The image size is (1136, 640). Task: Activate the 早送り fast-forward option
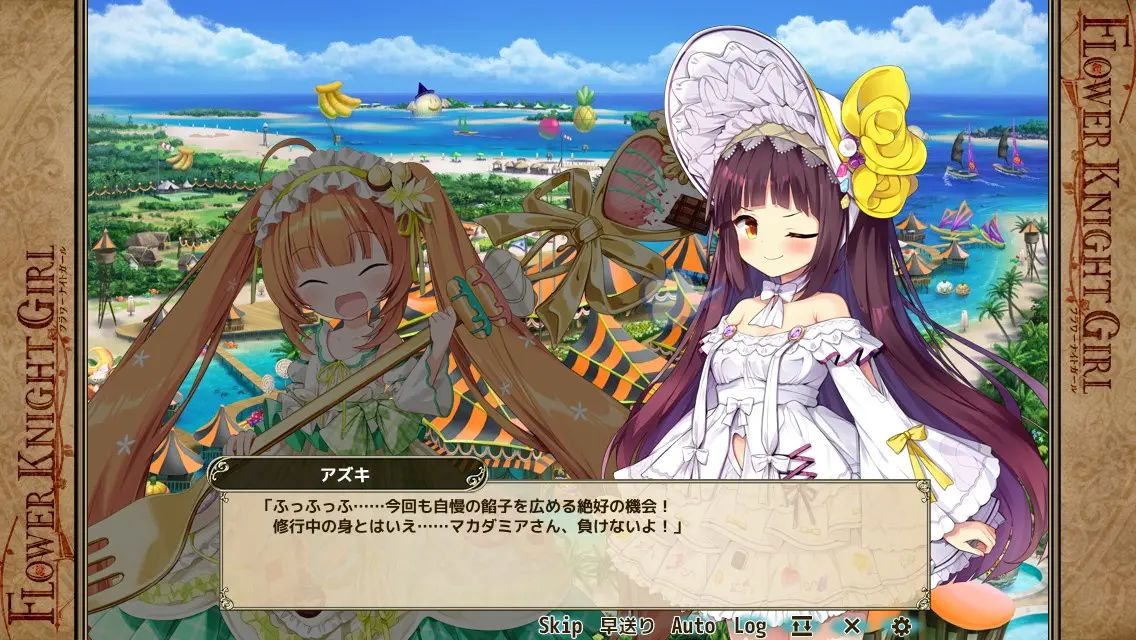(x=627, y=626)
